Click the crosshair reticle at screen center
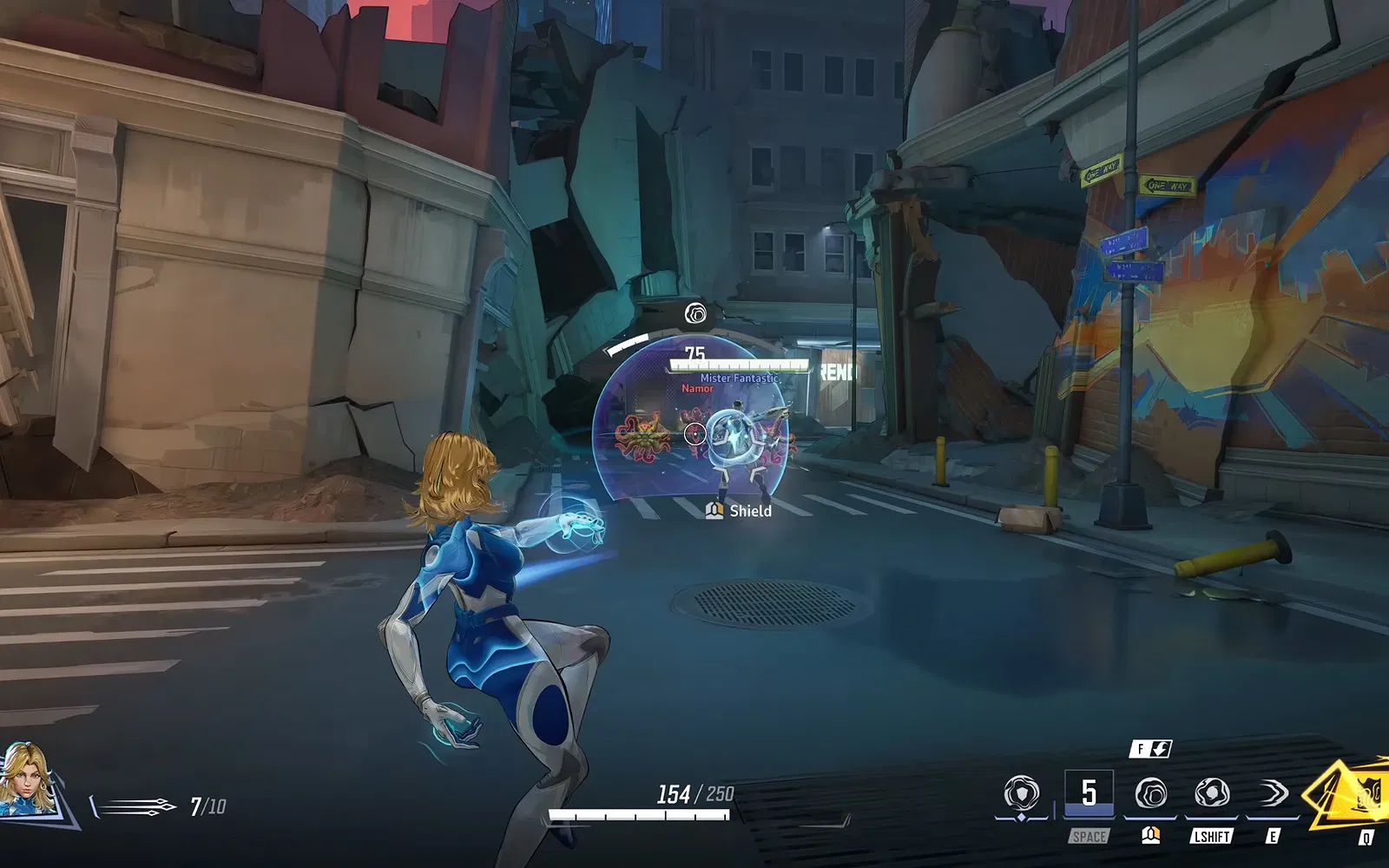 (695, 433)
